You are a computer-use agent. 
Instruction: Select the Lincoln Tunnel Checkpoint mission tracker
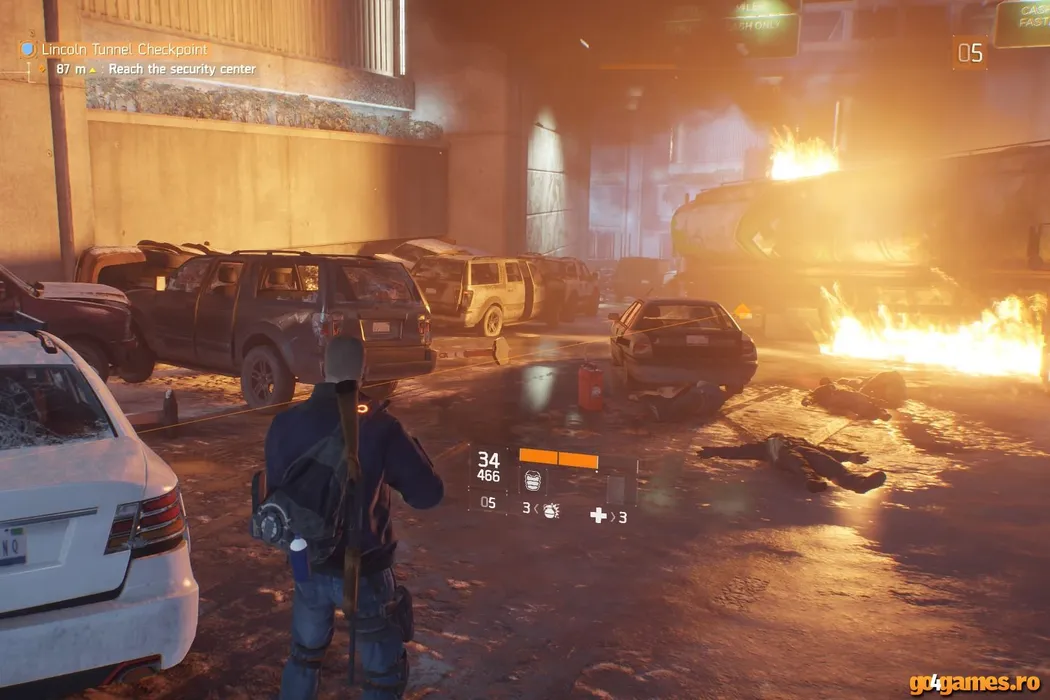tap(125, 49)
